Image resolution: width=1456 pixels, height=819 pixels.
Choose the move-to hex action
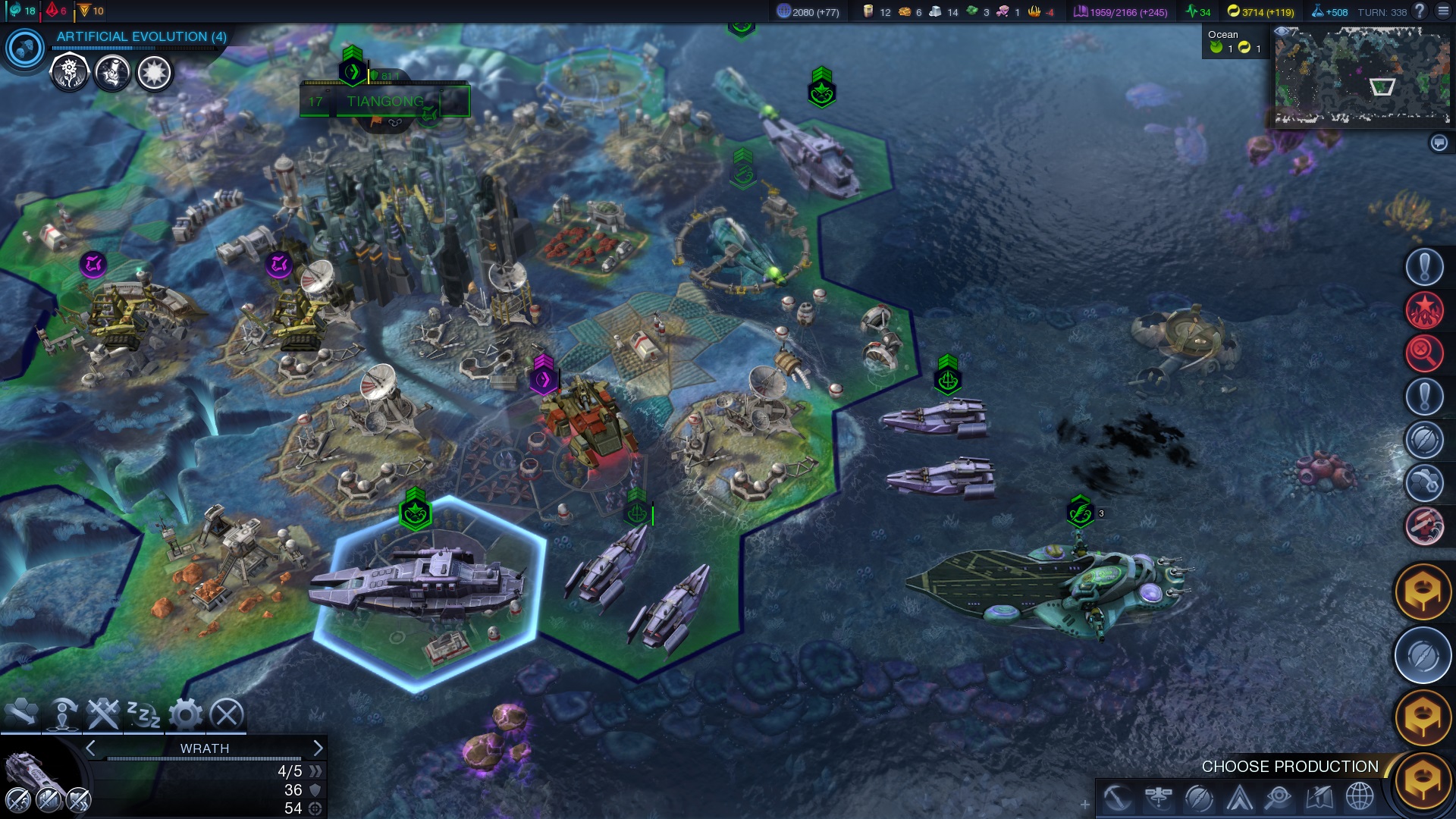click(x=21, y=713)
